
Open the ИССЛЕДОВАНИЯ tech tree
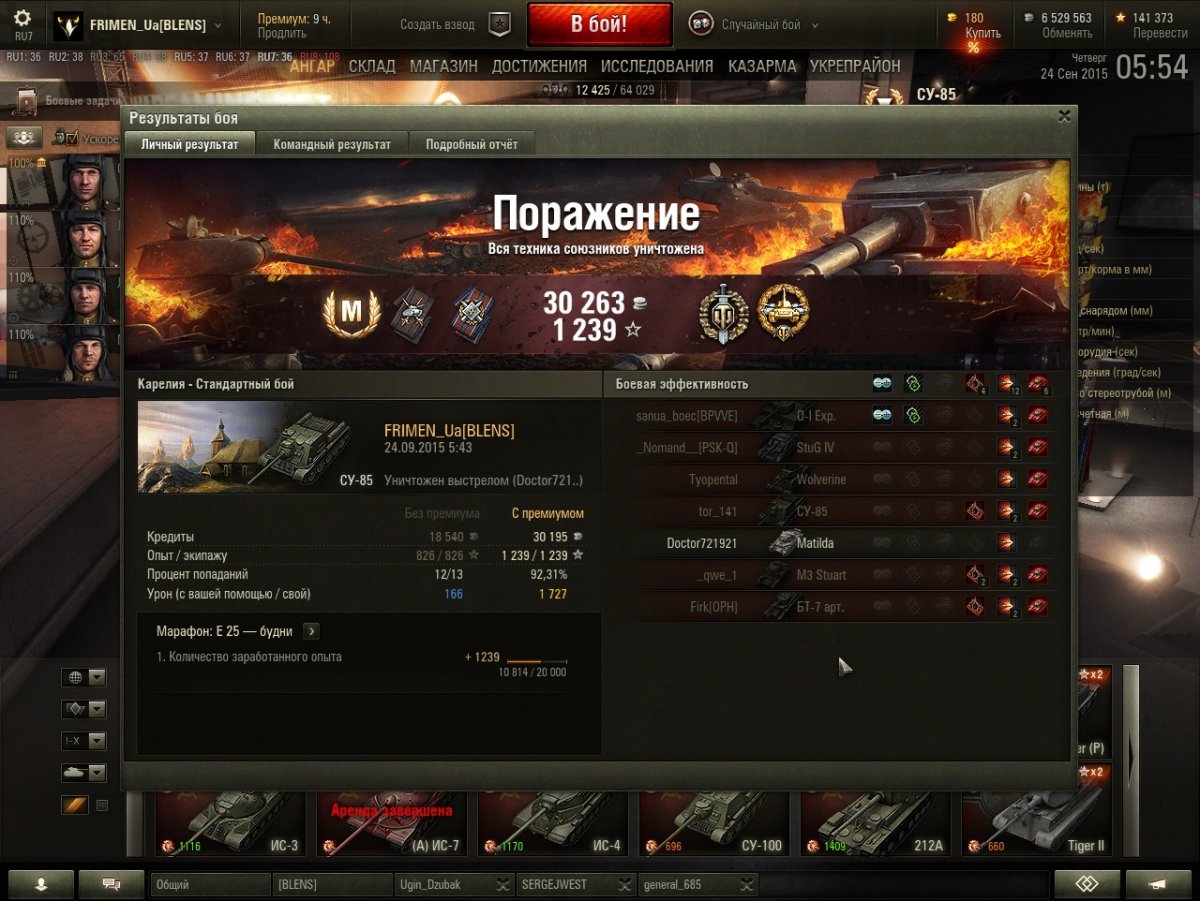pyautogui.click(x=657, y=66)
